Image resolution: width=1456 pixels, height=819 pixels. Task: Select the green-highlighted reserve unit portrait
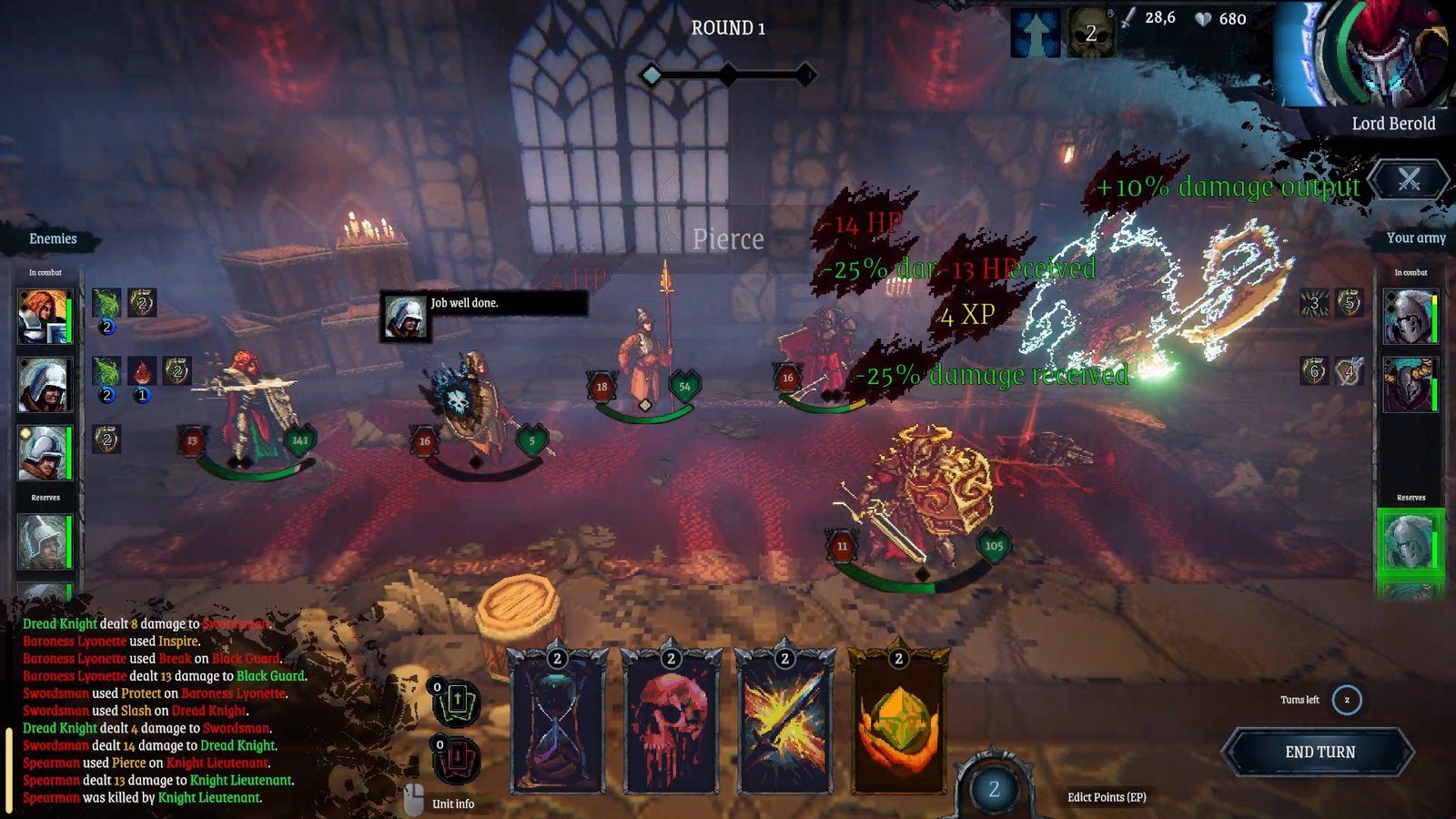pos(1409,543)
